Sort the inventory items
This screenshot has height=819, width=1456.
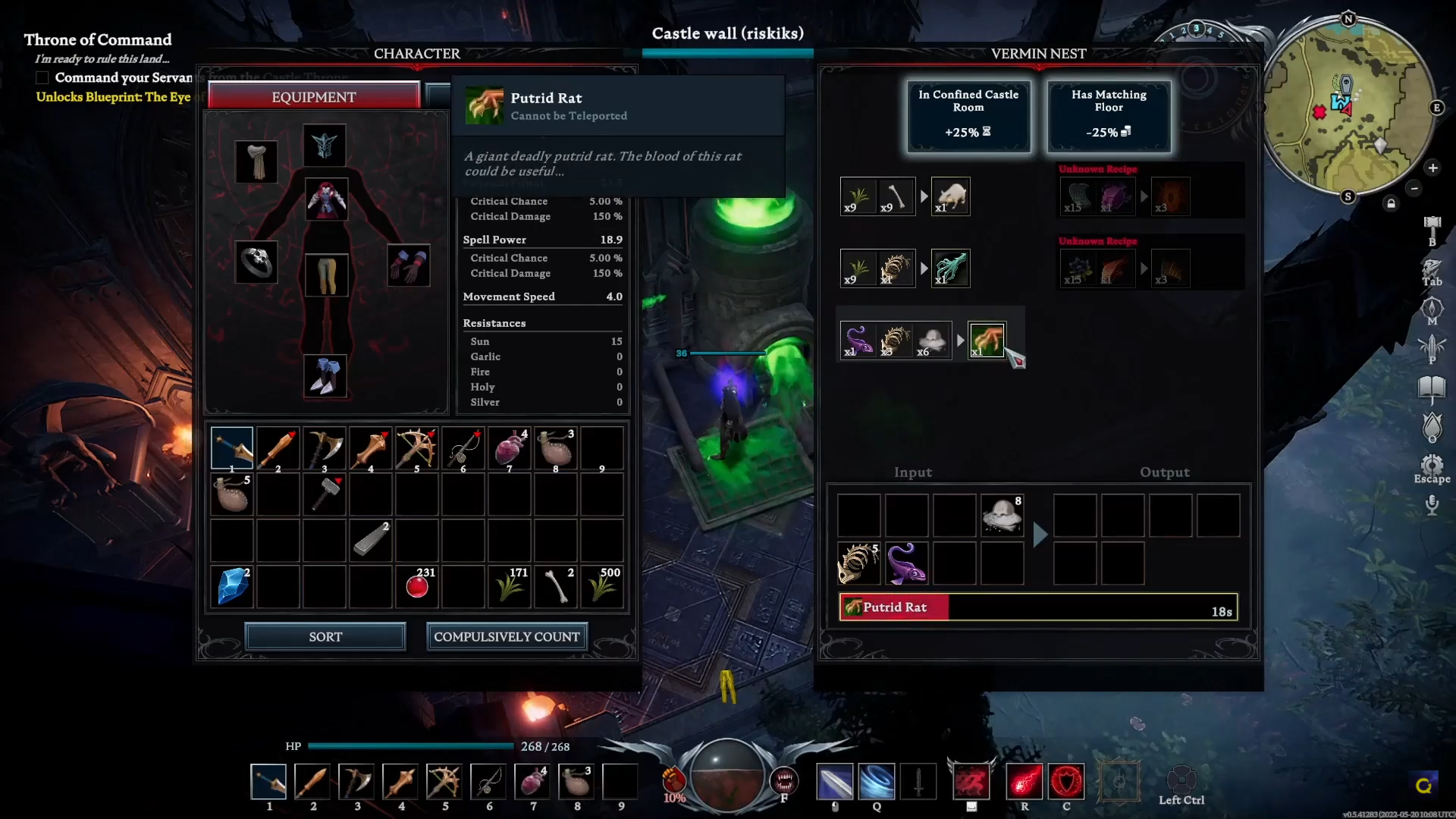click(x=325, y=637)
